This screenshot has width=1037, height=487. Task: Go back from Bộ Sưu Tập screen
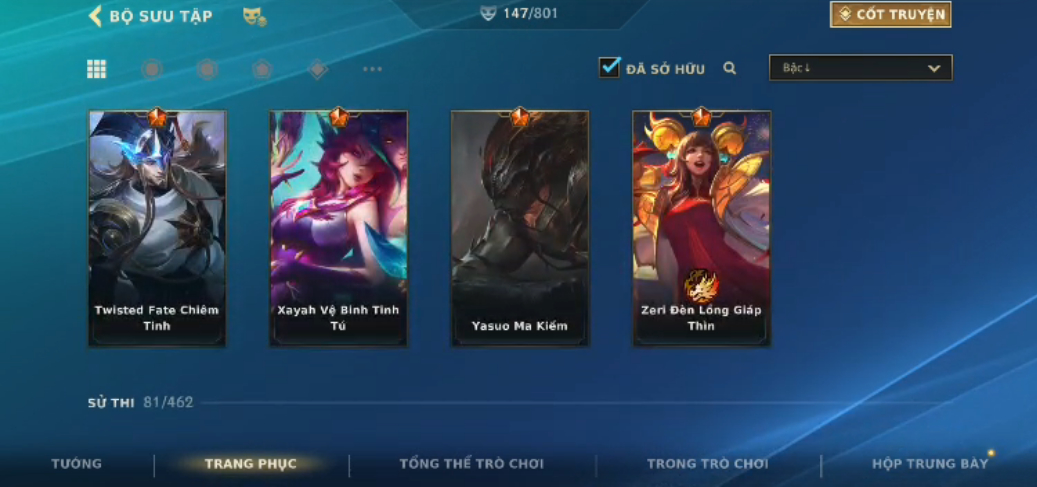point(96,16)
